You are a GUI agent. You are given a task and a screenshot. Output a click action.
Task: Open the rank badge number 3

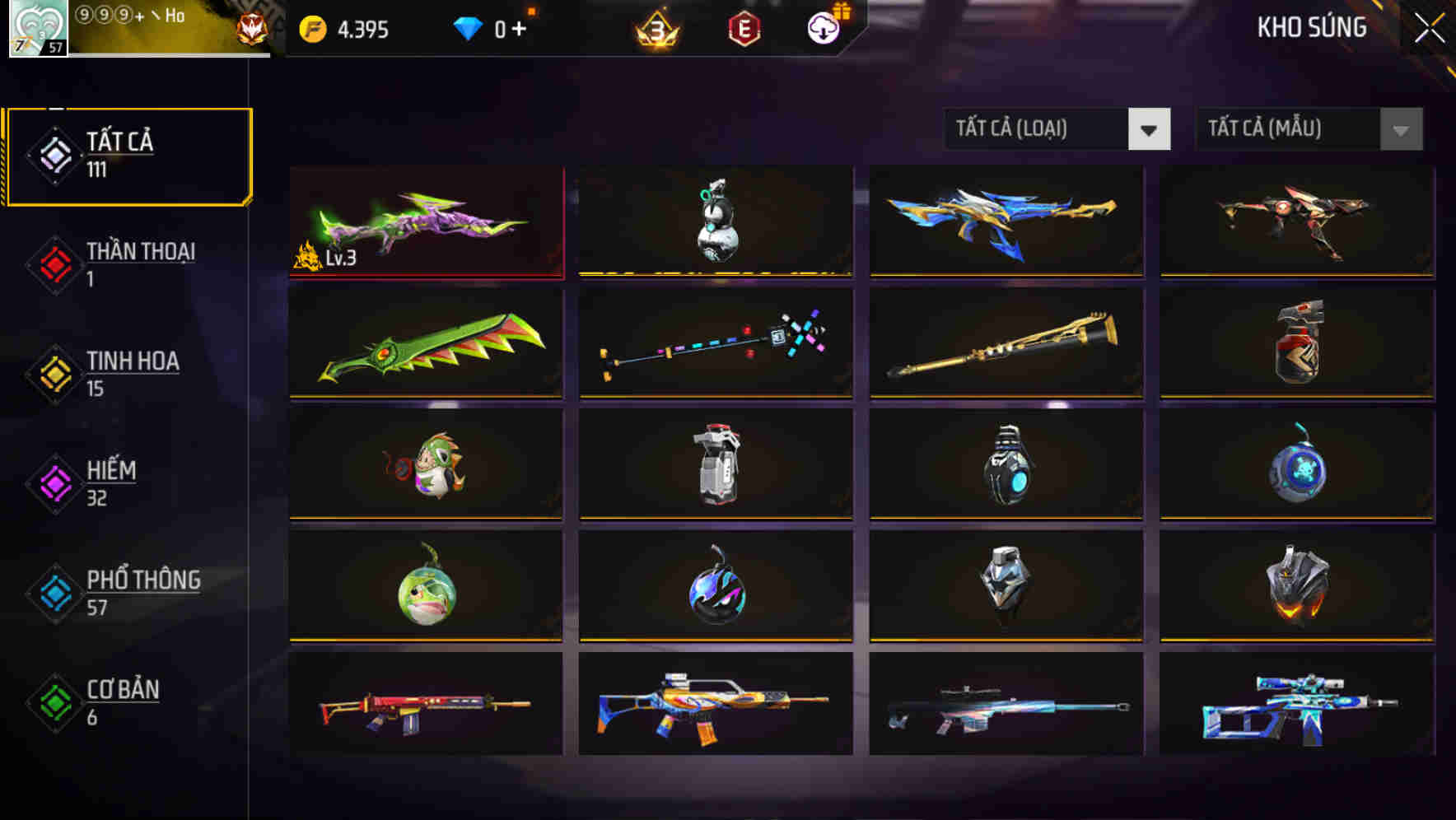coord(655,27)
